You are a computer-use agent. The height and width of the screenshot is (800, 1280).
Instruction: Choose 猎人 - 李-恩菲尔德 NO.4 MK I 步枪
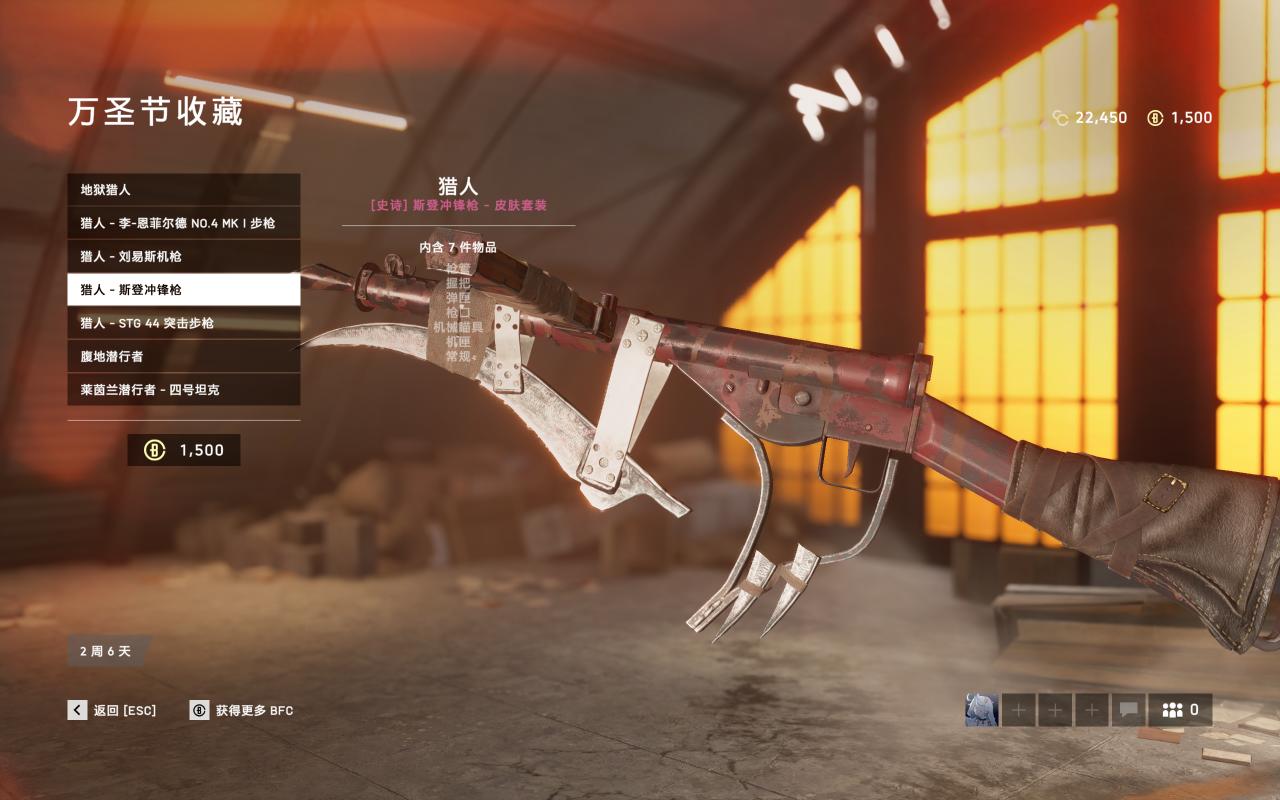[x=183, y=223]
